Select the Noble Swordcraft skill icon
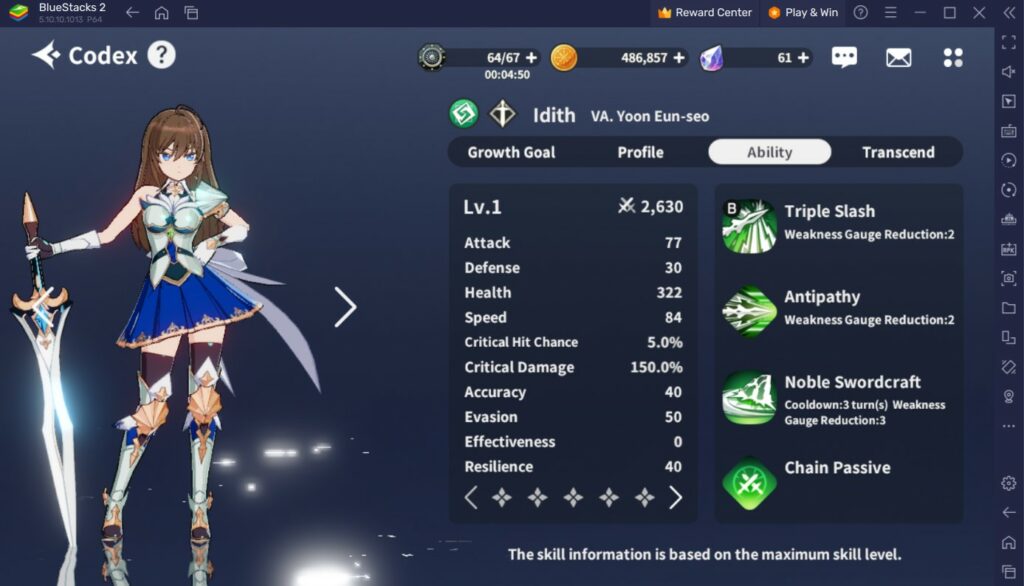The width and height of the screenshot is (1024, 586). pos(749,397)
